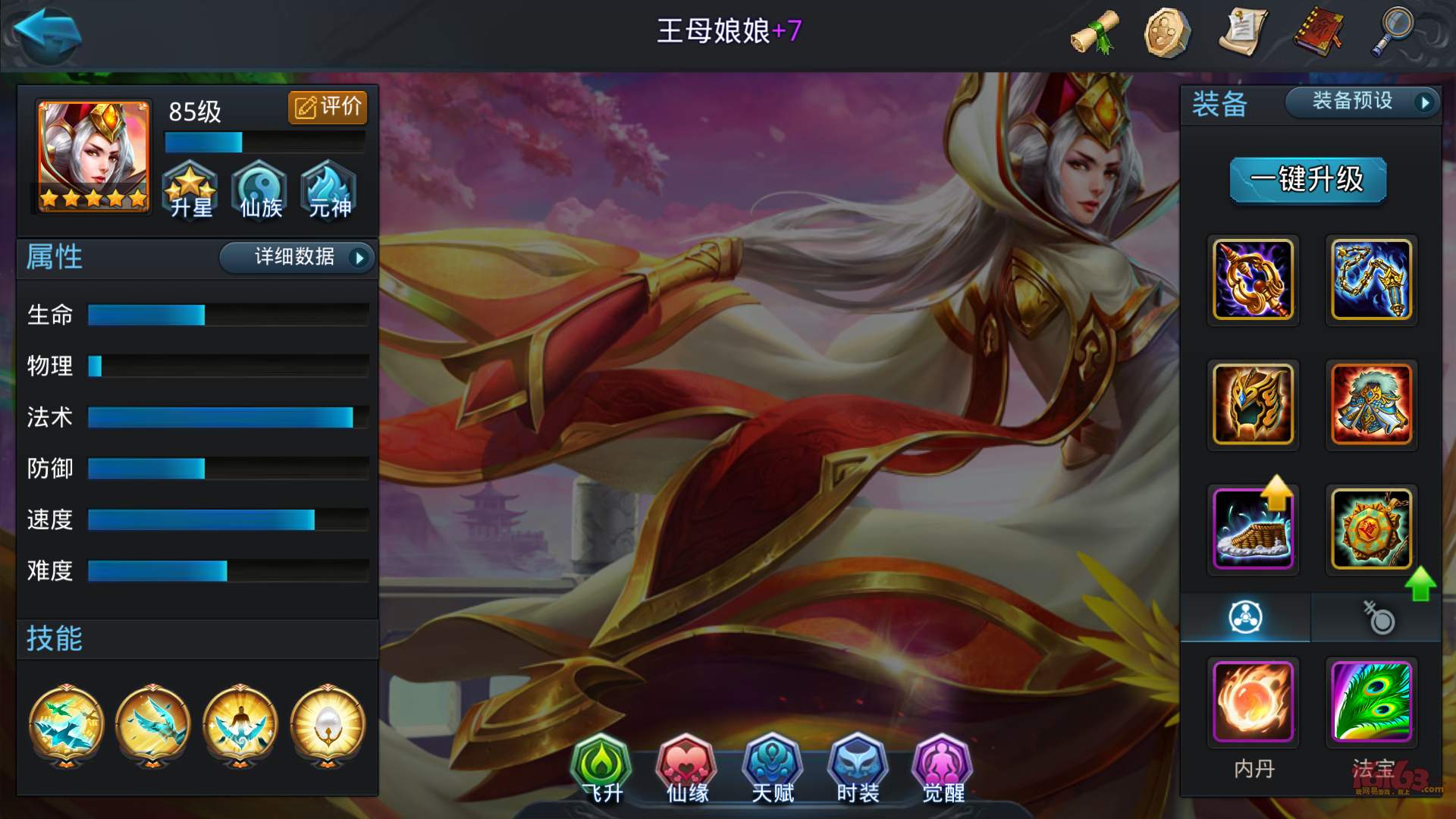Viewport: 1456px width, 819px height.
Task: Click the 85级 experience progress bar
Action: coord(264,142)
